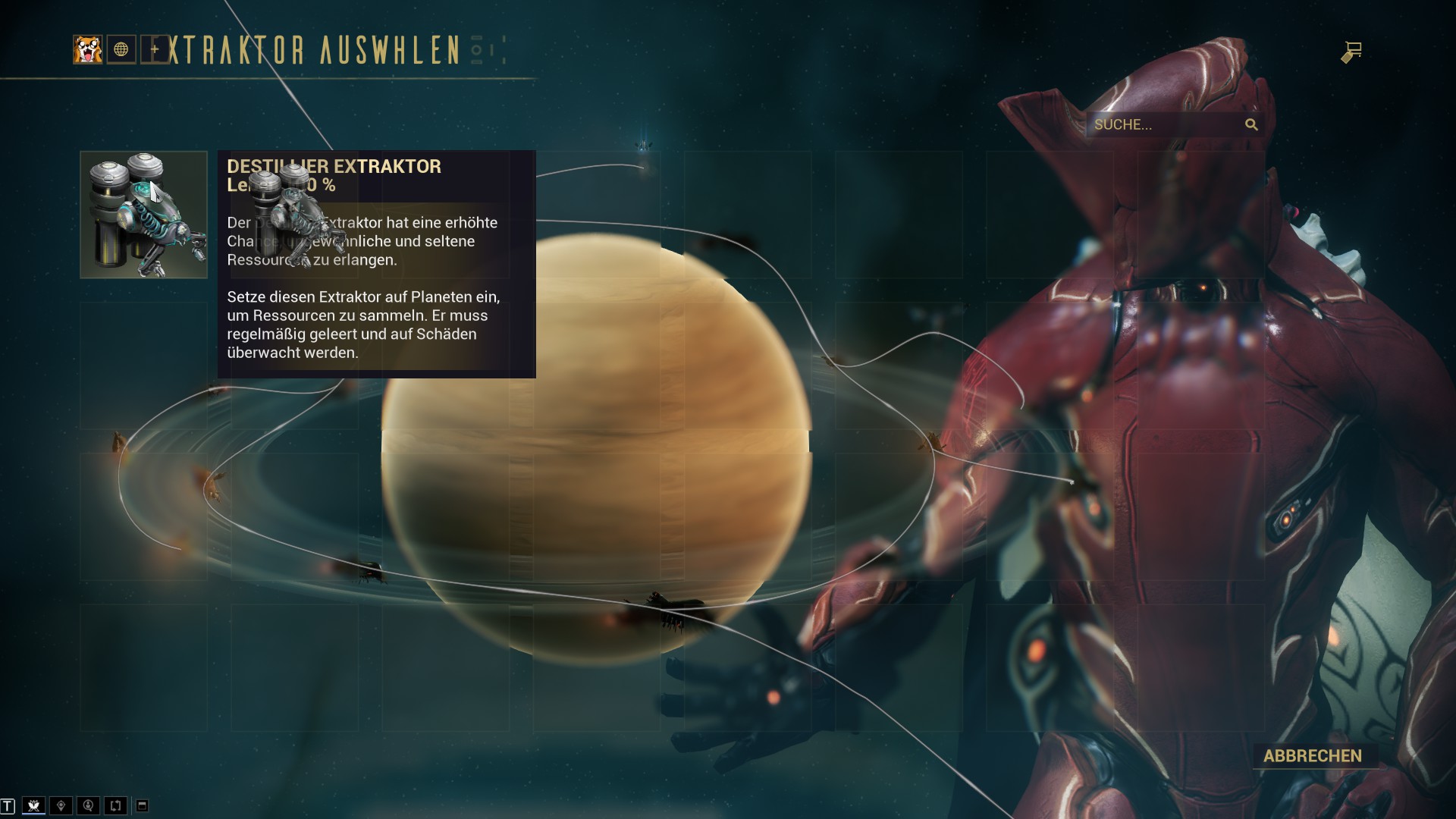Image resolution: width=1456 pixels, height=819 pixels.
Task: Toggle the chat window with the T icon
Action: (8, 805)
